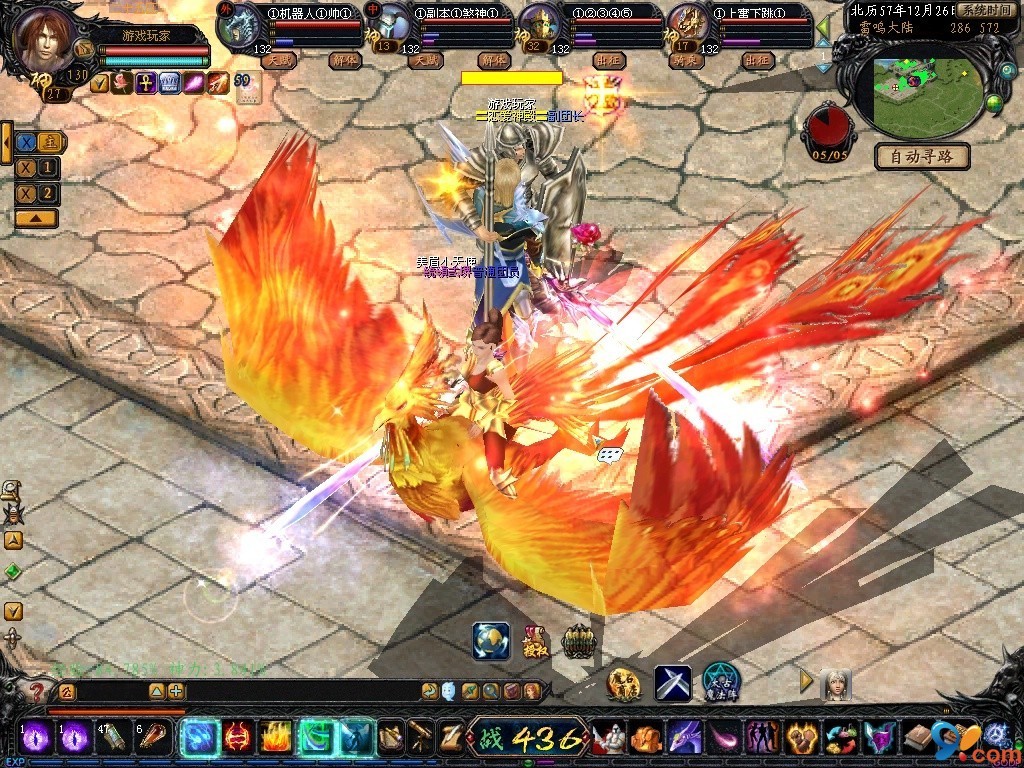The width and height of the screenshot is (1024, 768).
Task: Click the crossed swords icon
Action: pyautogui.click(x=673, y=683)
